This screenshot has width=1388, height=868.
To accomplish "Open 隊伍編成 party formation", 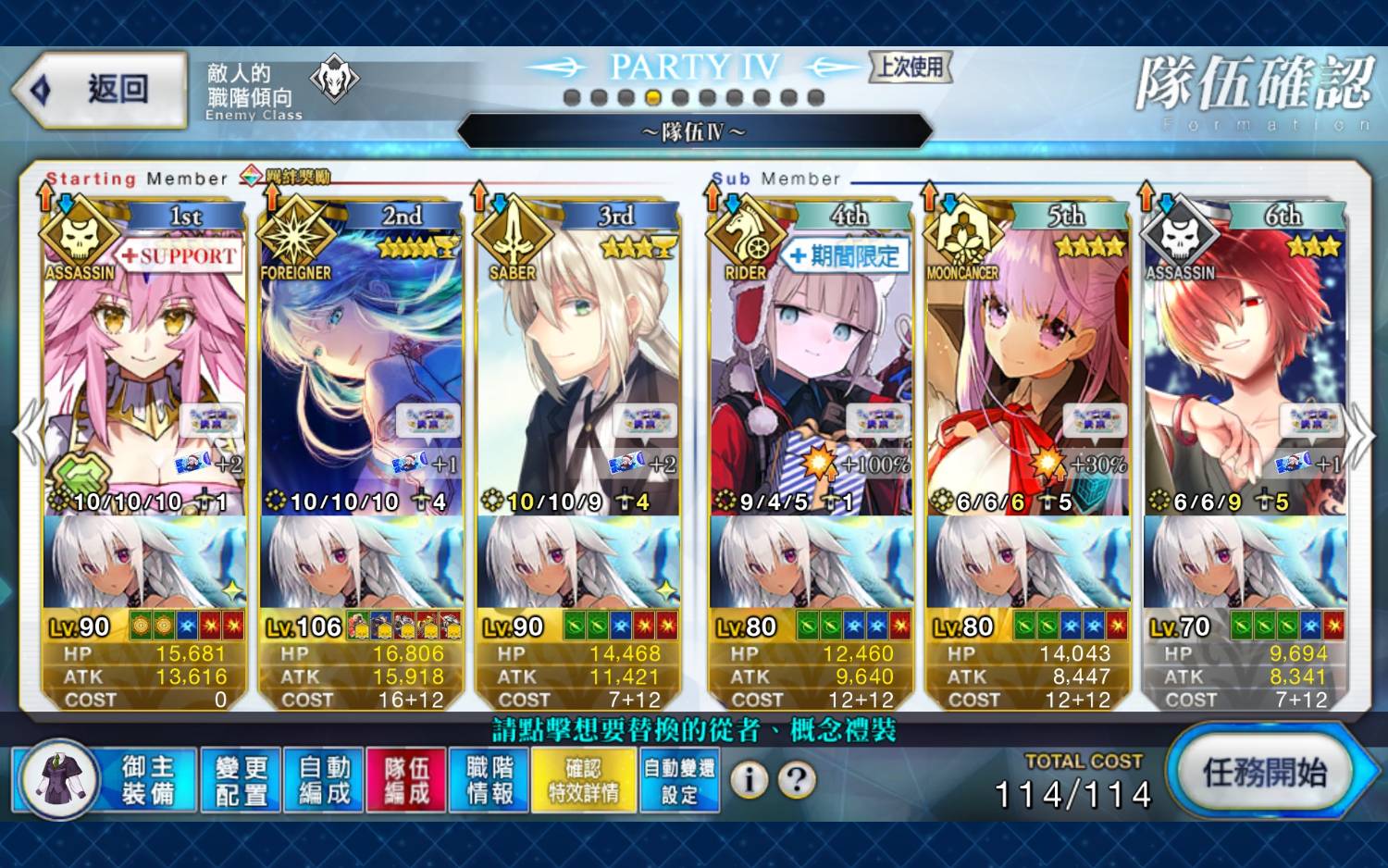I will (406, 780).
